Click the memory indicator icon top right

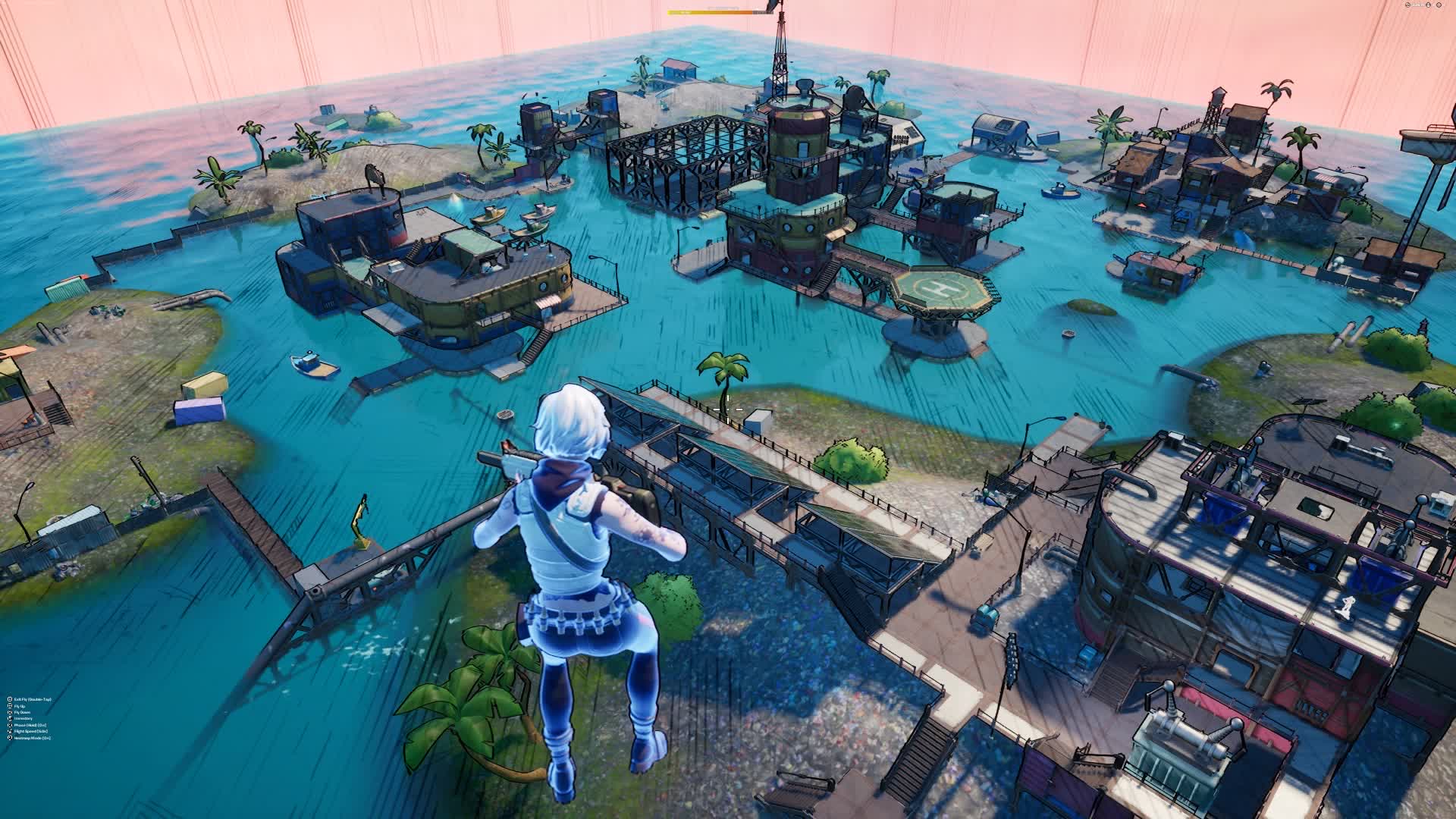tap(1428, 5)
